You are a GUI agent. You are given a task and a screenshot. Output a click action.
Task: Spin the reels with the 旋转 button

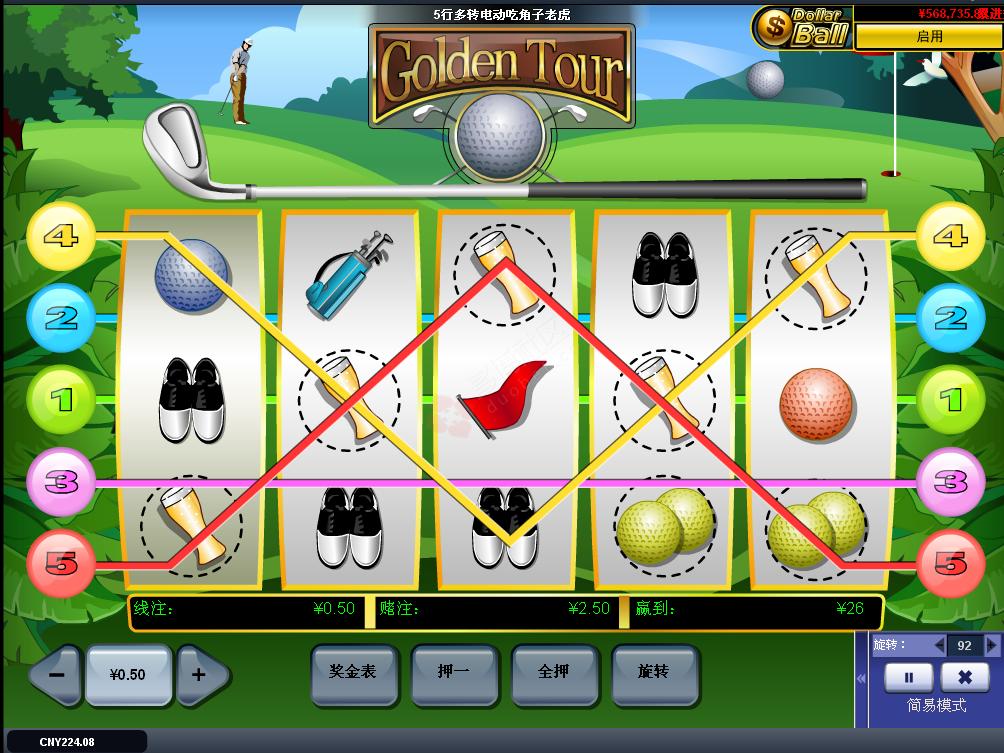click(653, 673)
